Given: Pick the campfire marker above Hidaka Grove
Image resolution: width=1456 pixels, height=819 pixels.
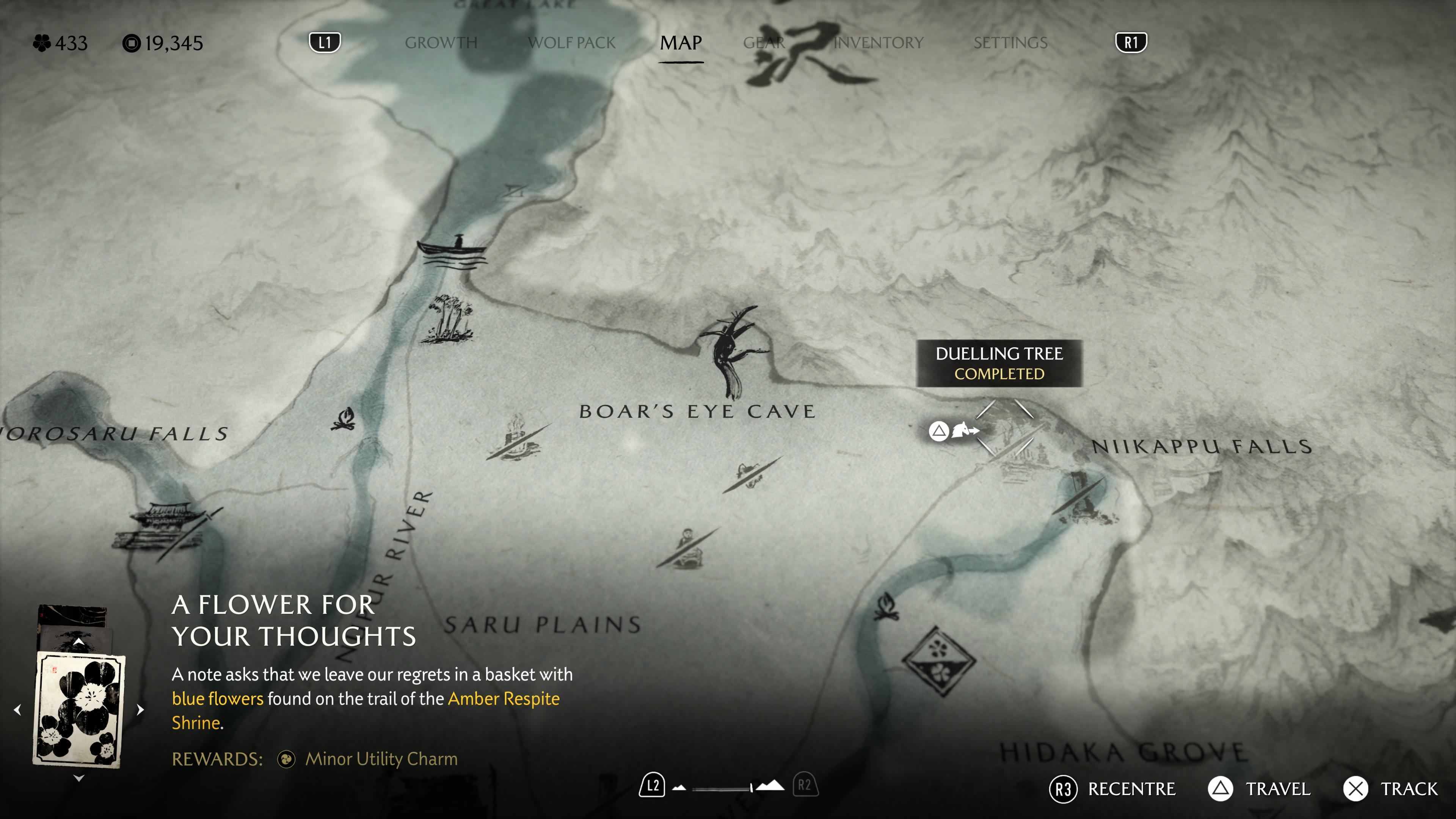Looking at the screenshot, I should tap(886, 607).
